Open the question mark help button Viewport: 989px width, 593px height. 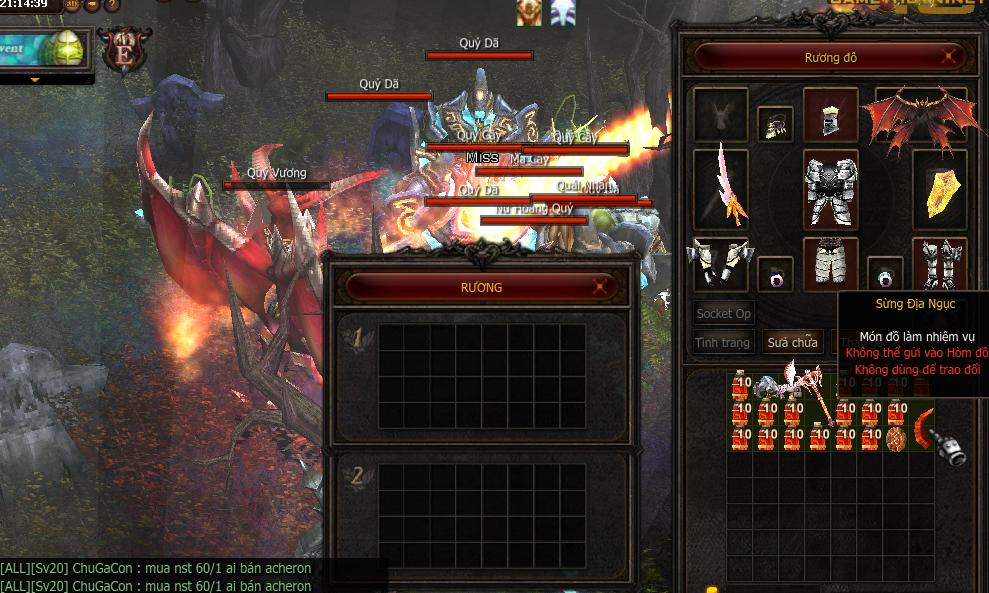pos(113,5)
